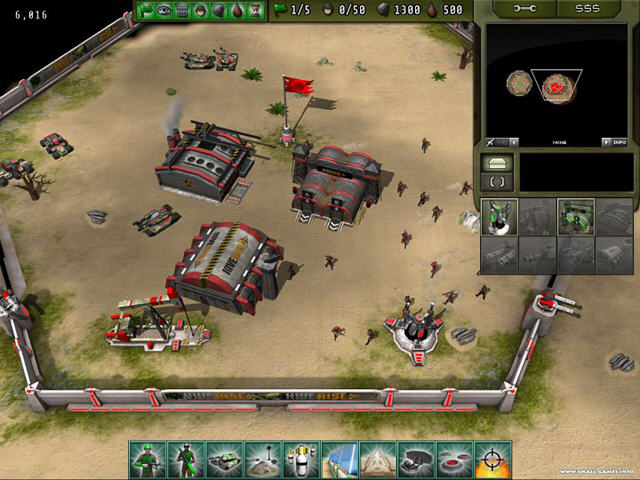Click the hourglass icon in top toolbar
Viewport: 640px width, 480px height.
pyautogui.click(x=256, y=10)
